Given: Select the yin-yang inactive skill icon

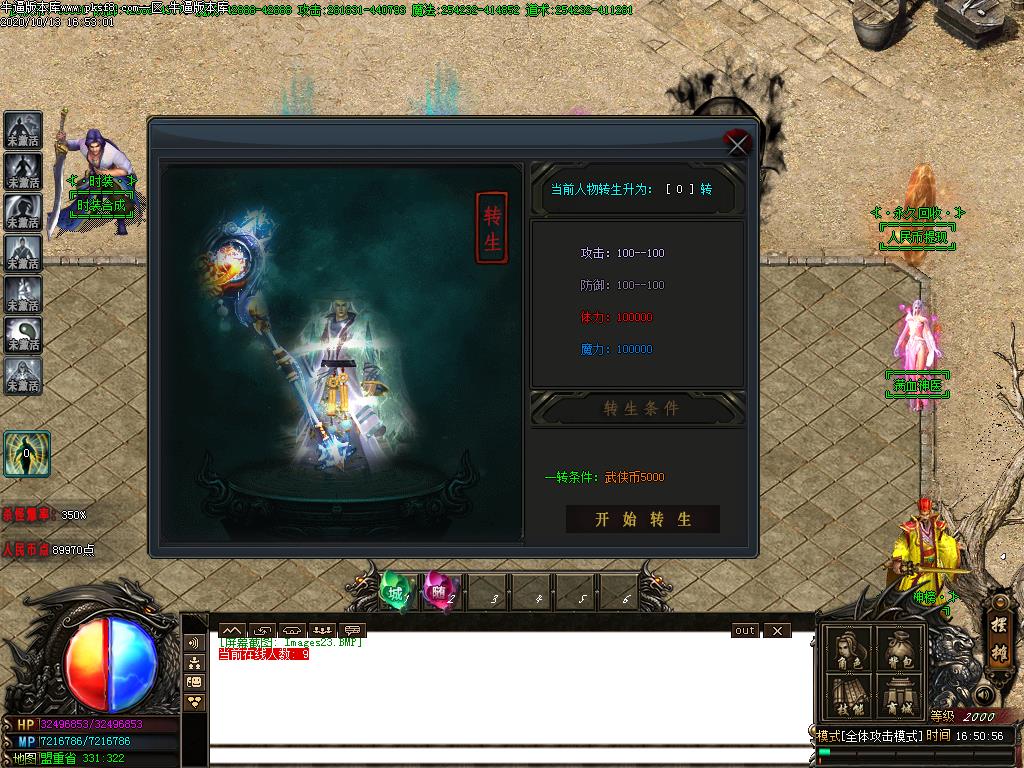Looking at the screenshot, I should (23, 334).
